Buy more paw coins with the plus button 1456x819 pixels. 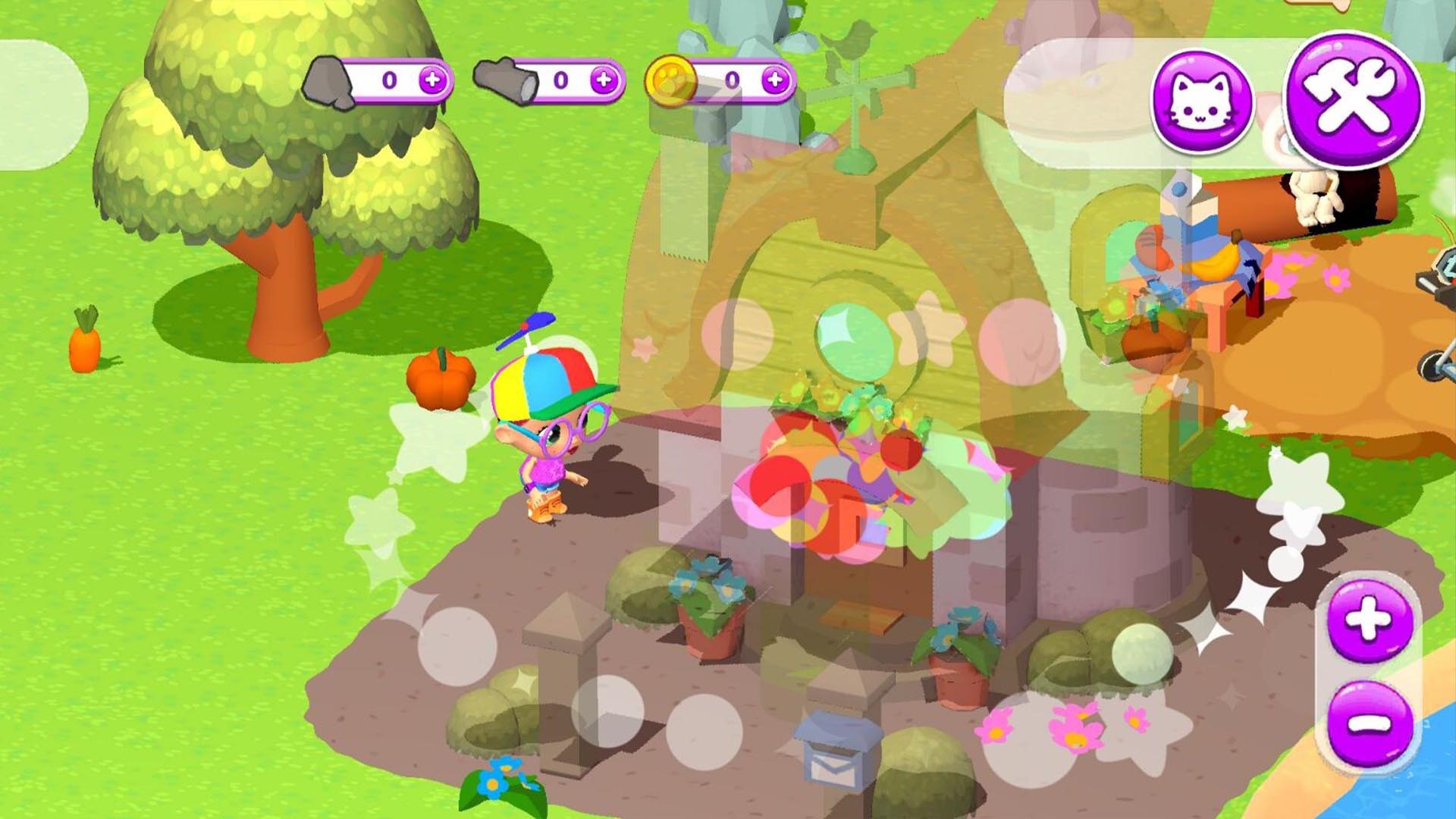tap(775, 80)
